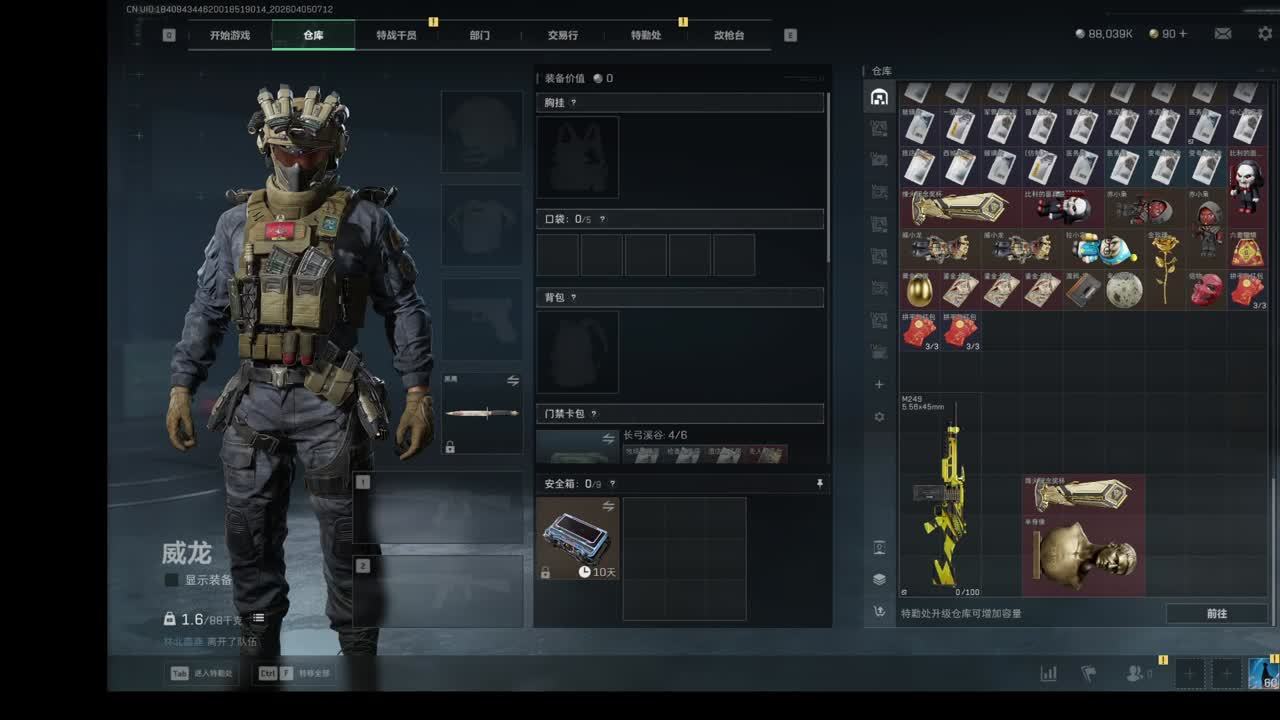
Task: Open settings via the gear icon
Action: (1265, 34)
